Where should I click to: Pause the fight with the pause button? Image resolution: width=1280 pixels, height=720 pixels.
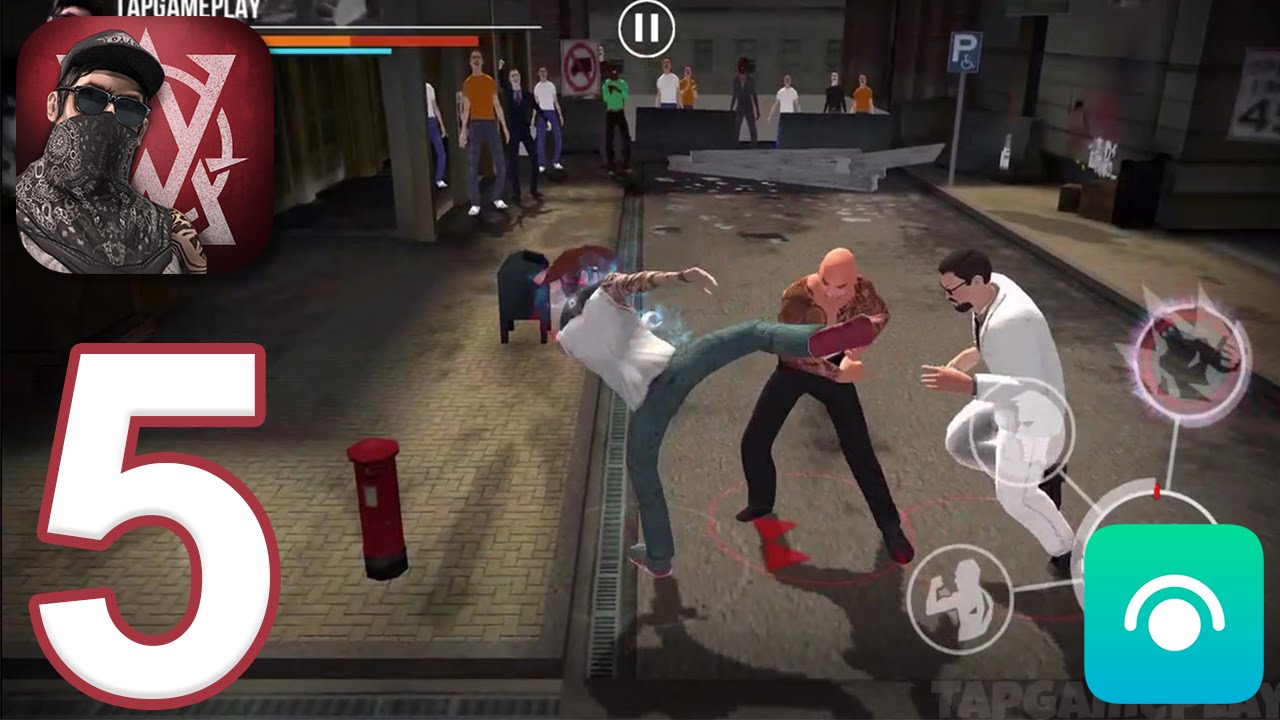pos(646,29)
